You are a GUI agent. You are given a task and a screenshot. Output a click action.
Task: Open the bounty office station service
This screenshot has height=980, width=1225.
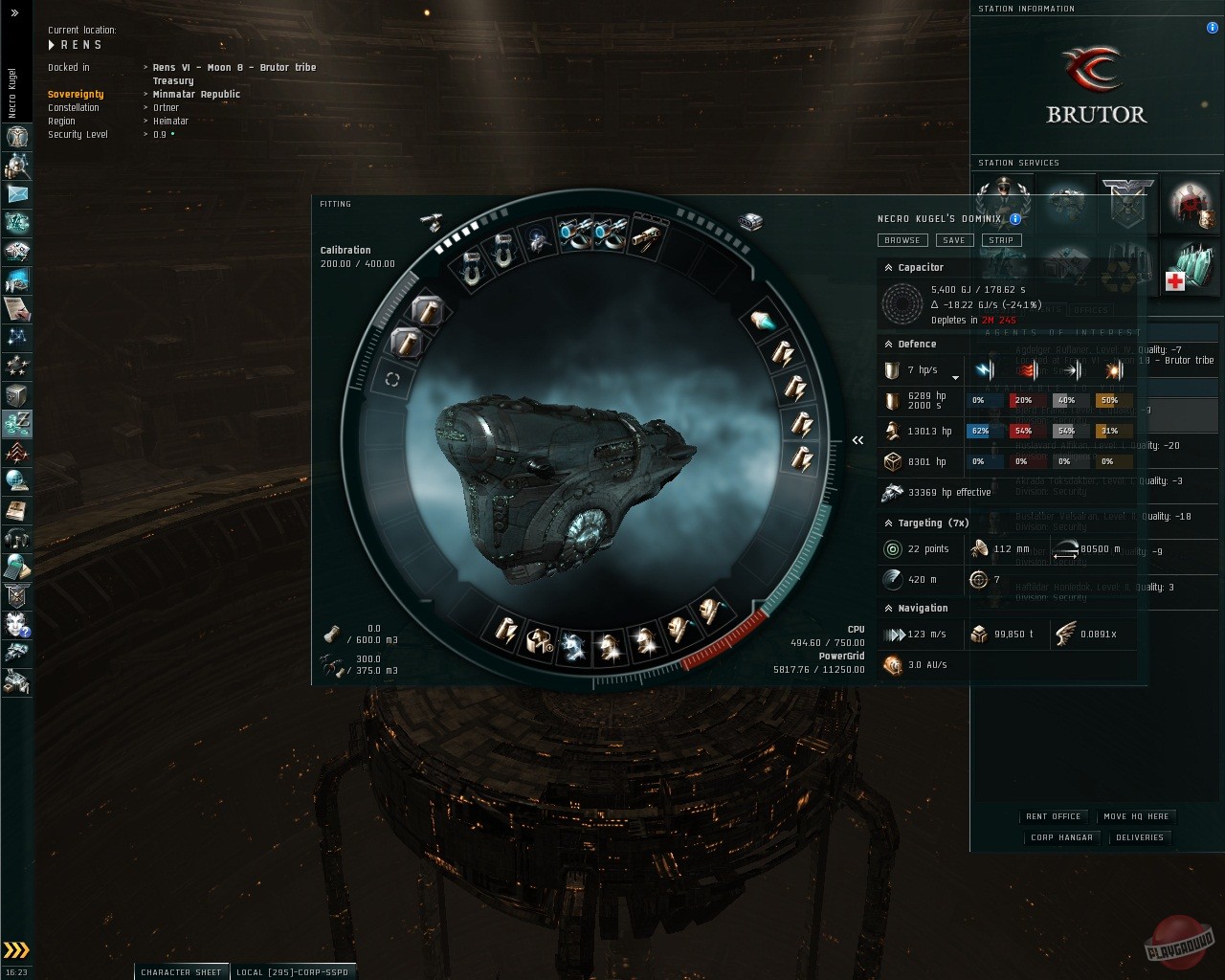click(x=1125, y=204)
